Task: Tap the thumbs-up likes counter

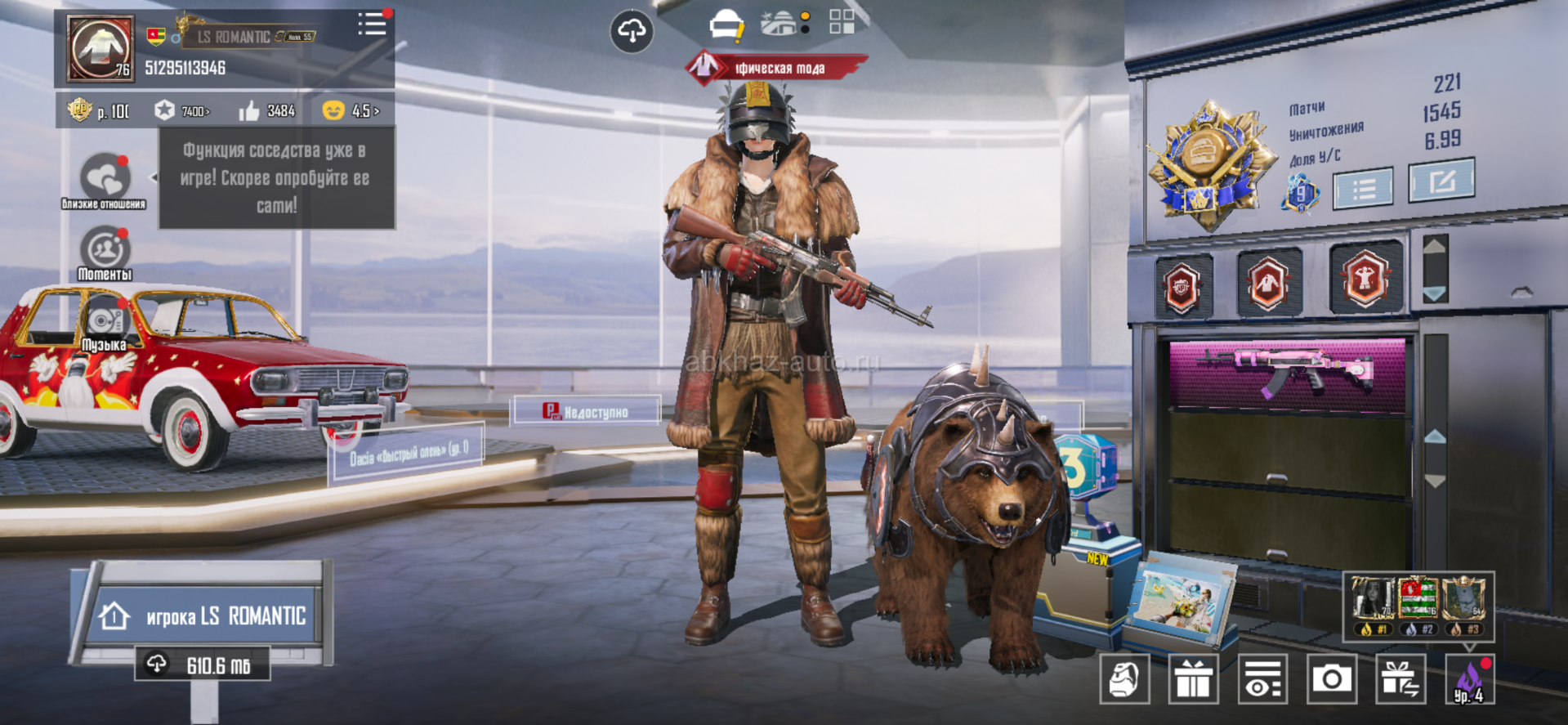Action: click(267, 110)
